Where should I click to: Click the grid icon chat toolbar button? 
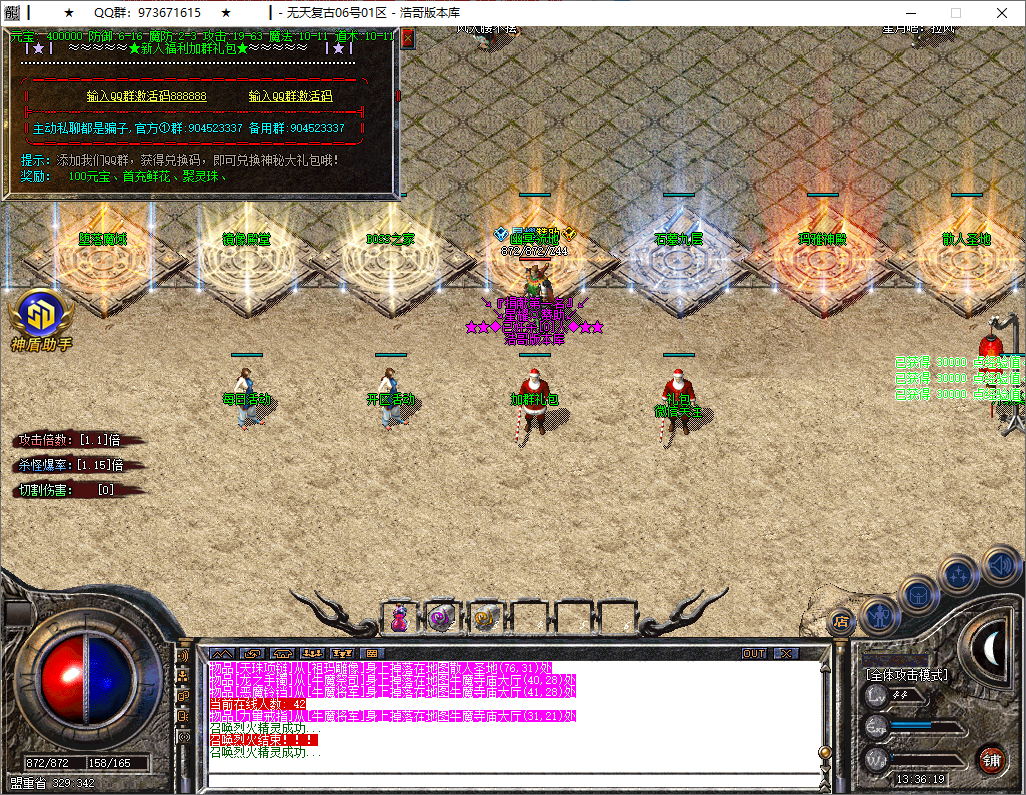[x=372, y=653]
